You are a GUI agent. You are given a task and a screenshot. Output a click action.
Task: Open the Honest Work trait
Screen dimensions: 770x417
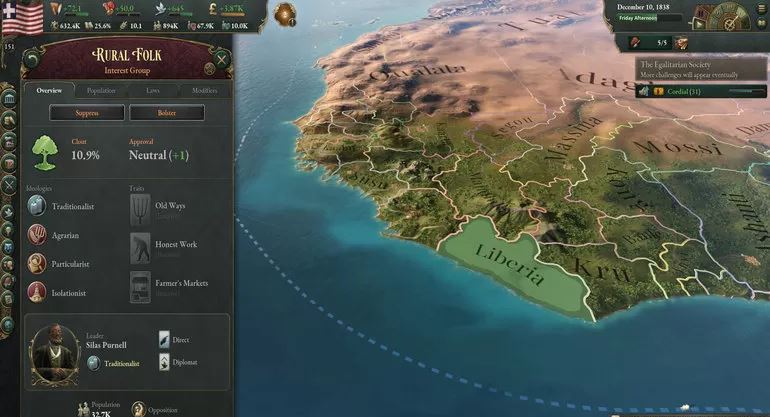141,247
